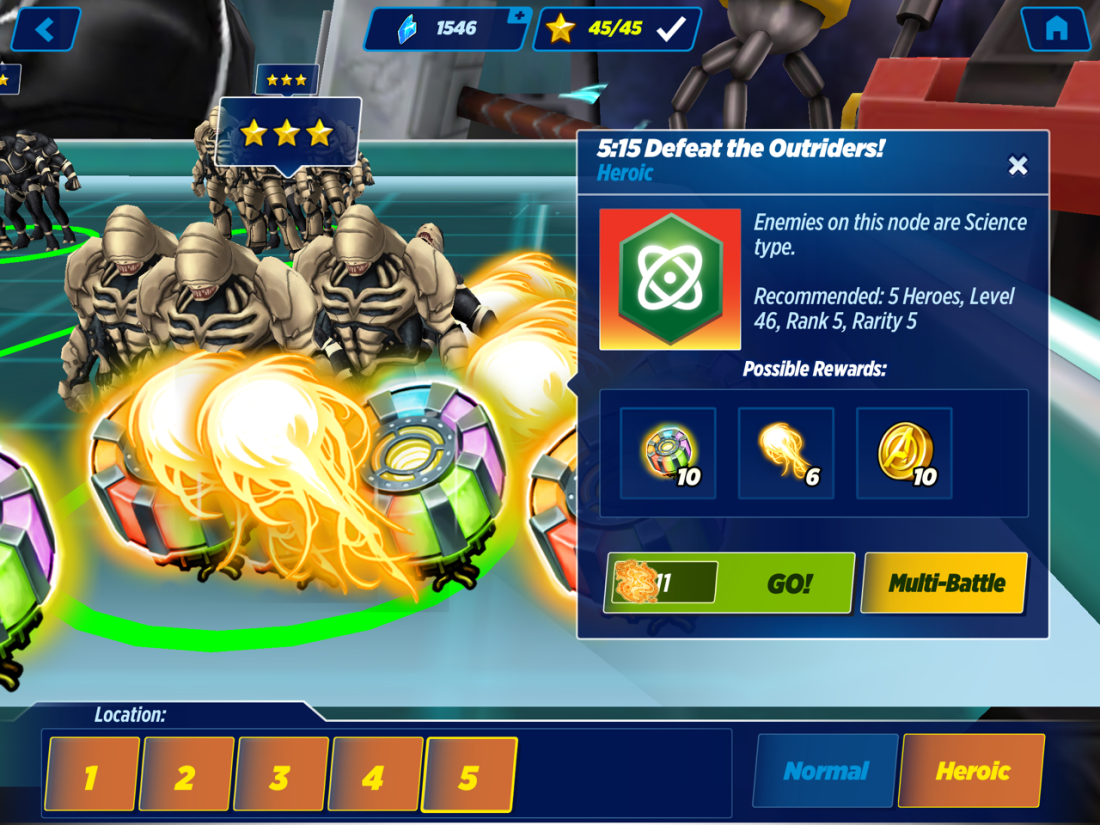Screen dimensions: 1100x825
Task: Go back using the arrow button
Action: 45,29
